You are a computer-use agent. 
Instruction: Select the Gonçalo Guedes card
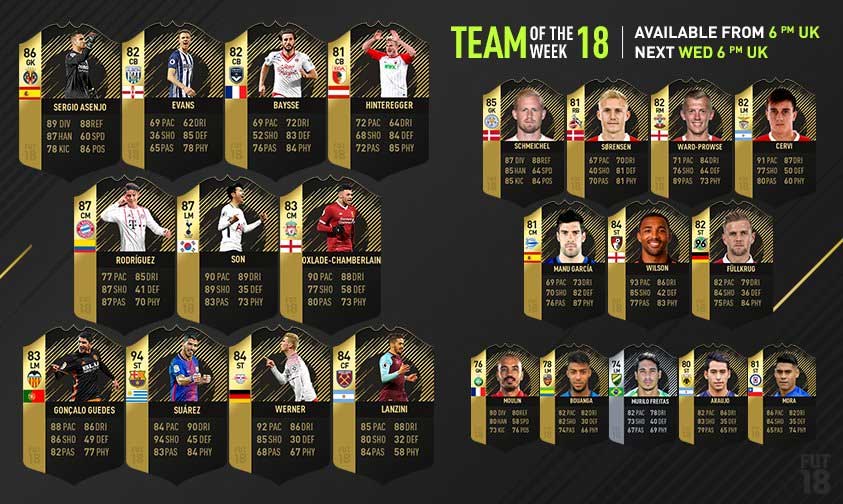tap(68, 405)
